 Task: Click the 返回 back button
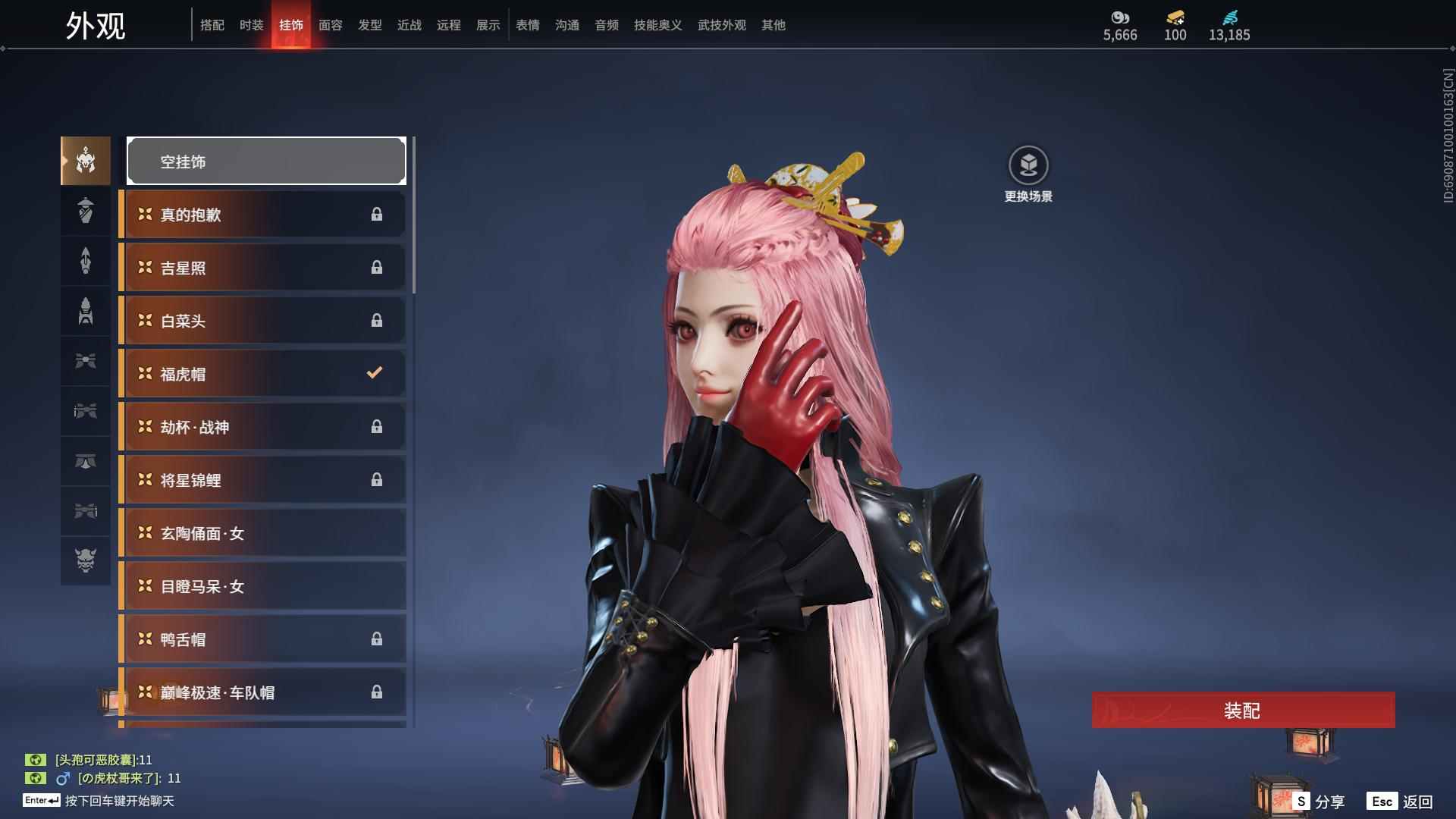[1401, 802]
